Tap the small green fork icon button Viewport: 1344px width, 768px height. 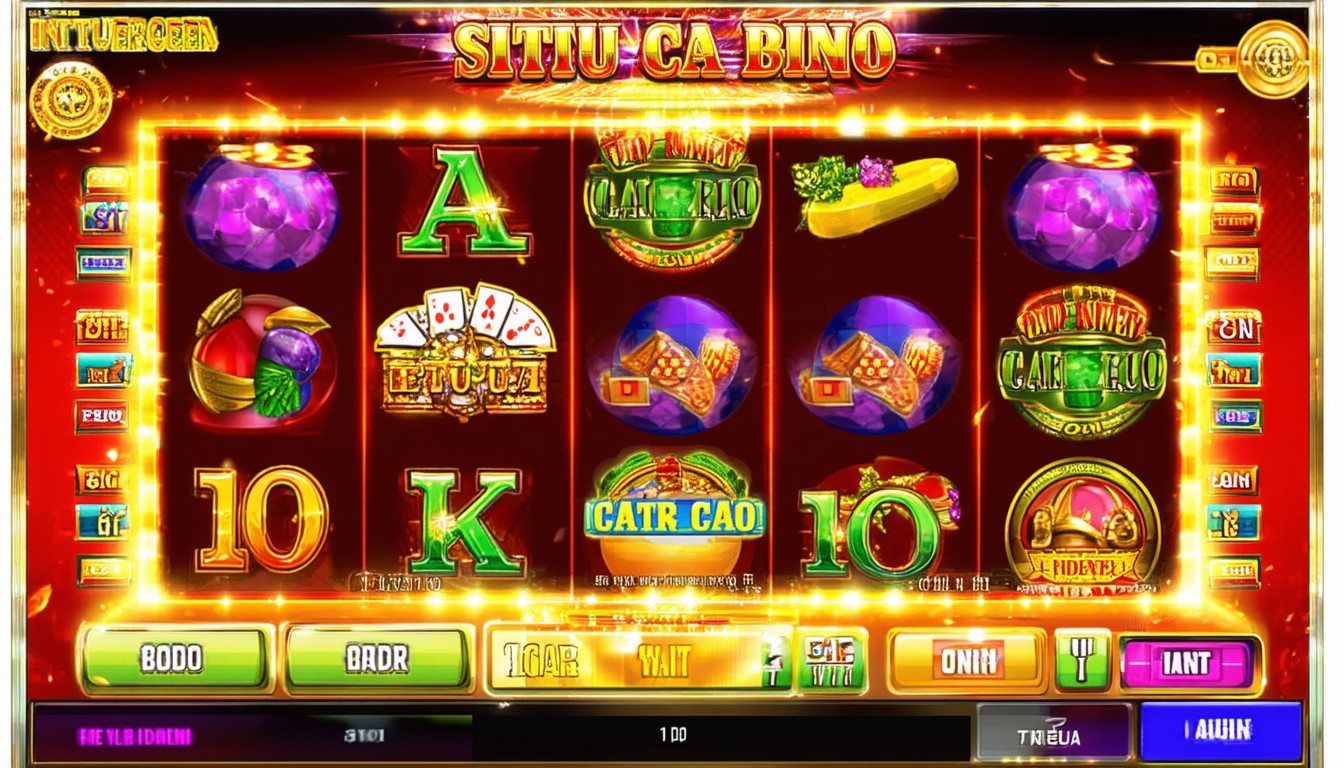(x=1082, y=661)
